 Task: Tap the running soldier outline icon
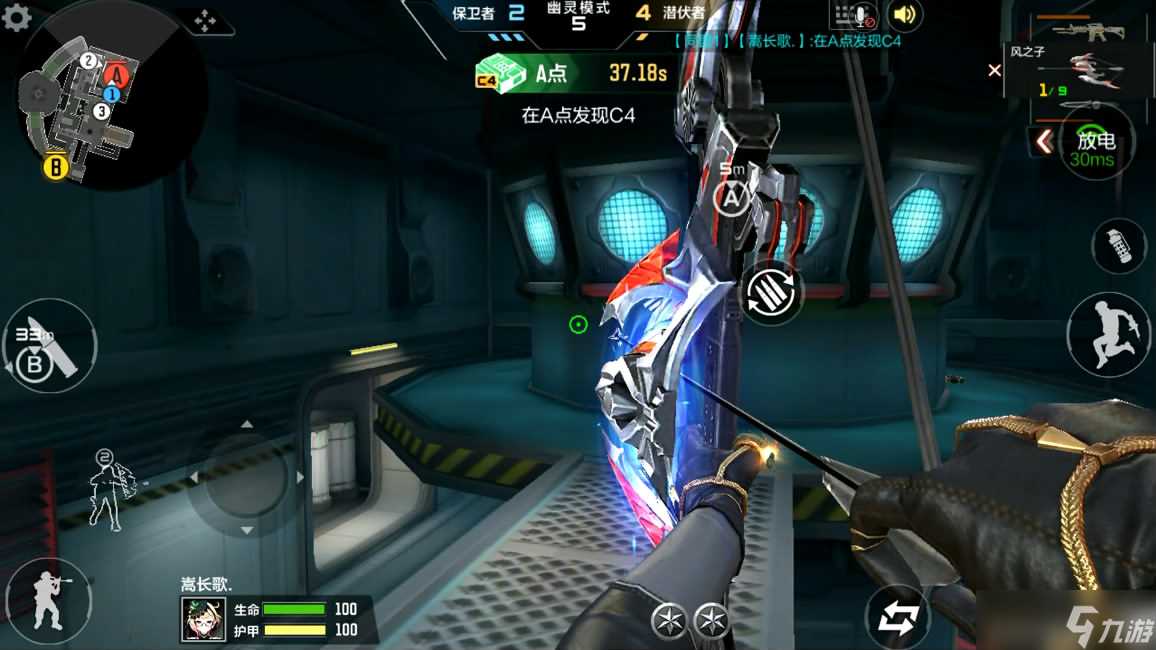(x=107, y=488)
